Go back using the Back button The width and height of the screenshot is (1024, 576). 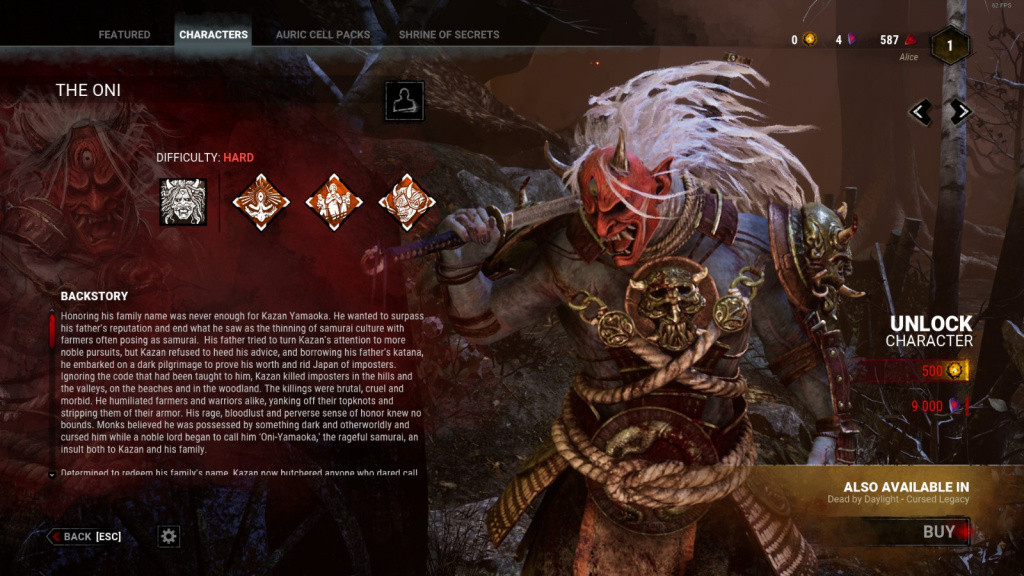click(86, 537)
